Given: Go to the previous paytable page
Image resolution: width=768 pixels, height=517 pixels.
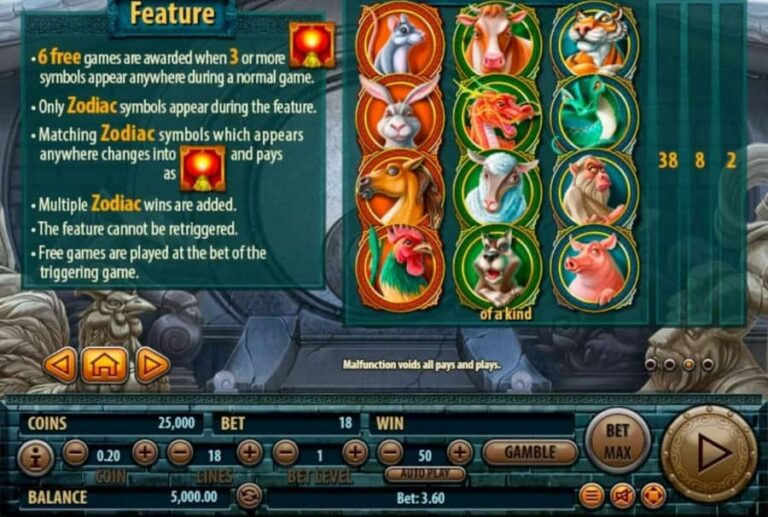Looking at the screenshot, I should tap(60, 365).
